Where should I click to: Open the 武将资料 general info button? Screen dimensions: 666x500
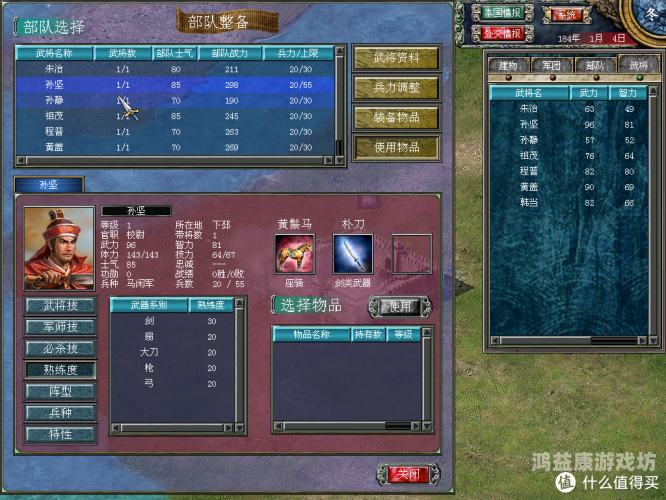pos(396,58)
